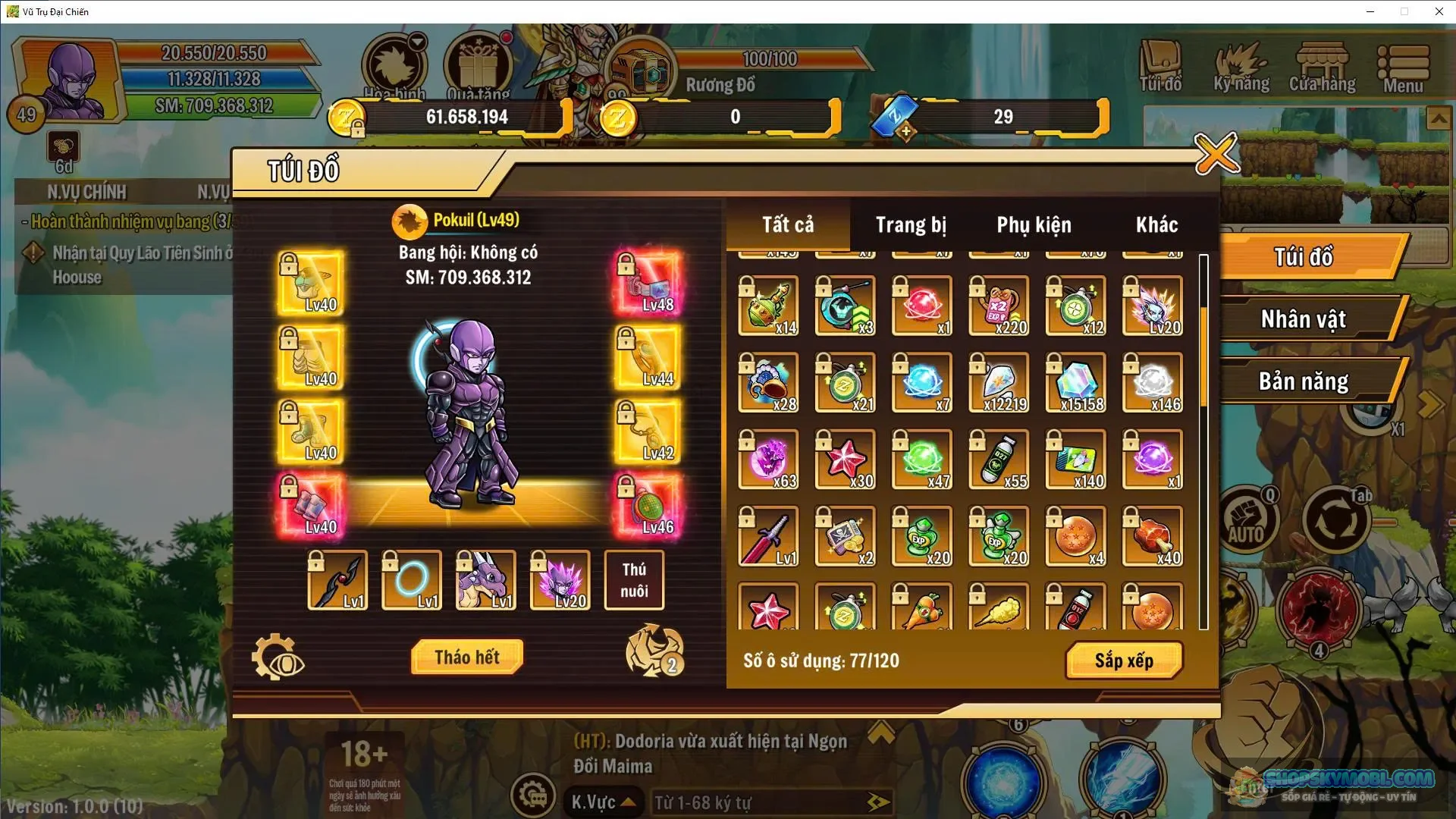Expand the K.Vực channel selector

(x=603, y=802)
